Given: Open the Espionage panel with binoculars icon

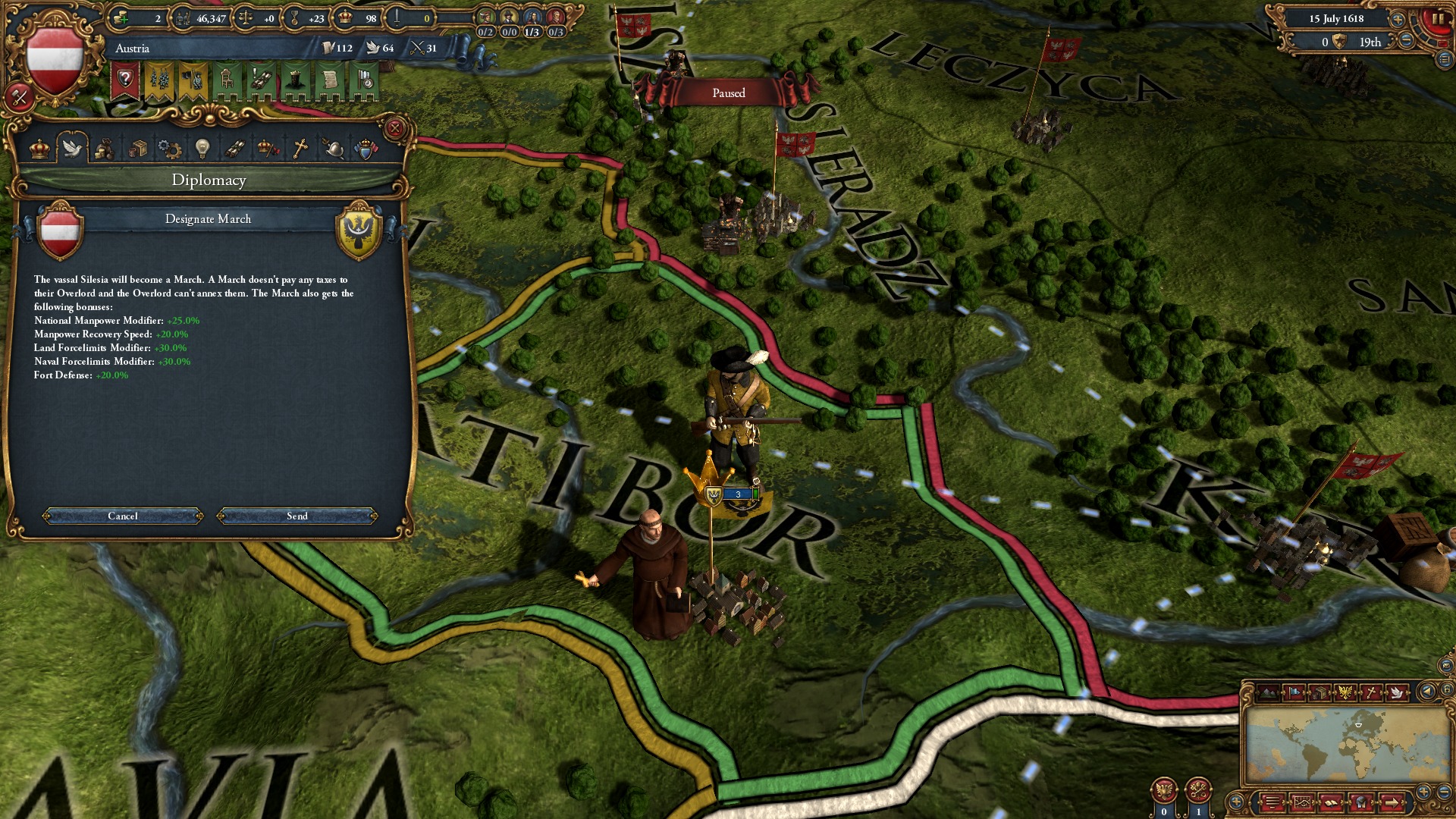Looking at the screenshot, I should click(x=235, y=149).
